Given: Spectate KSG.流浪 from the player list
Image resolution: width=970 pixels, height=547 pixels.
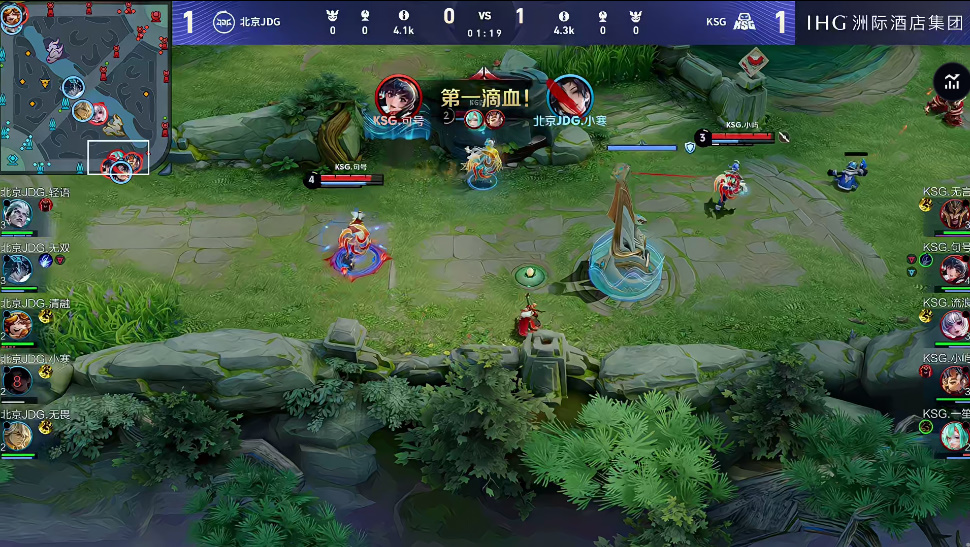Looking at the screenshot, I should click(953, 324).
